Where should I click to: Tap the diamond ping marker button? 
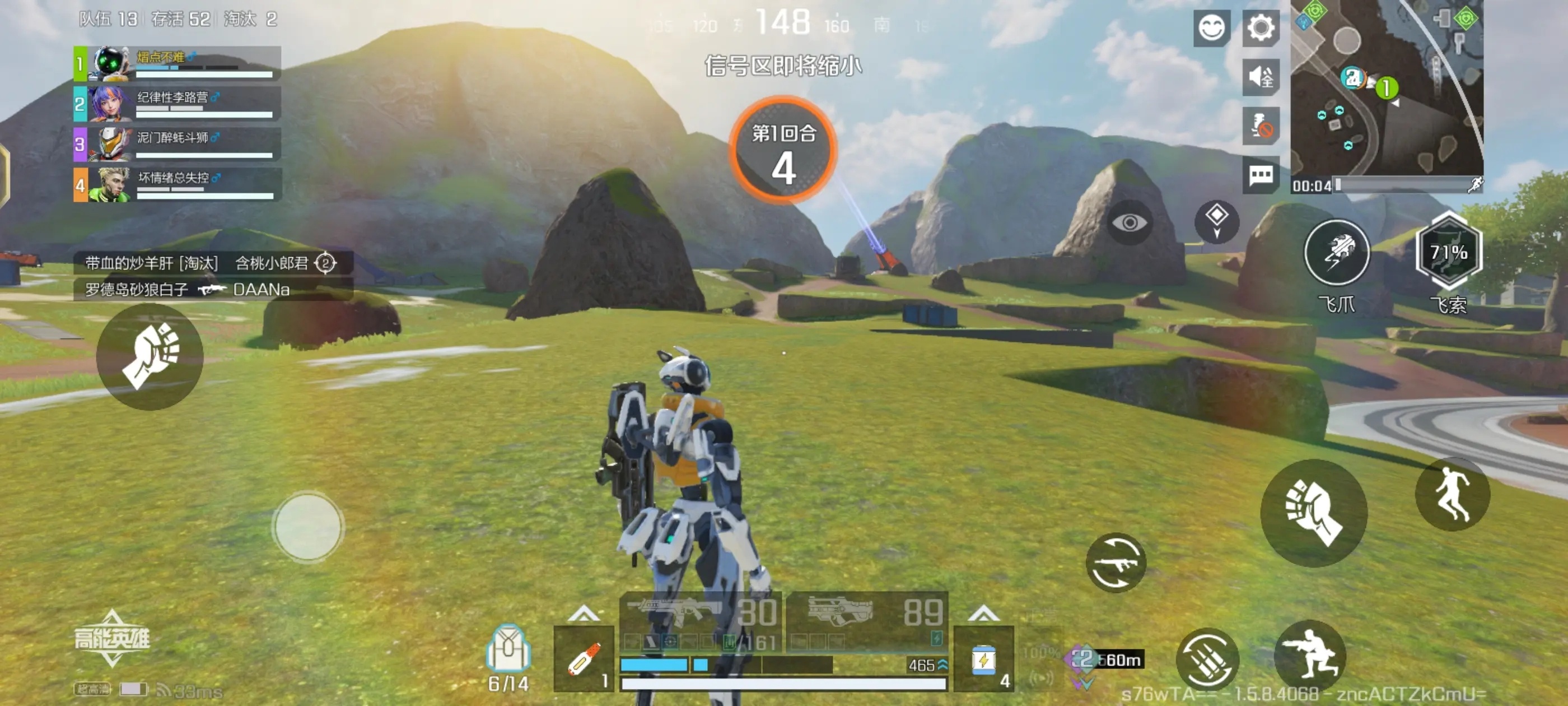(x=1216, y=221)
